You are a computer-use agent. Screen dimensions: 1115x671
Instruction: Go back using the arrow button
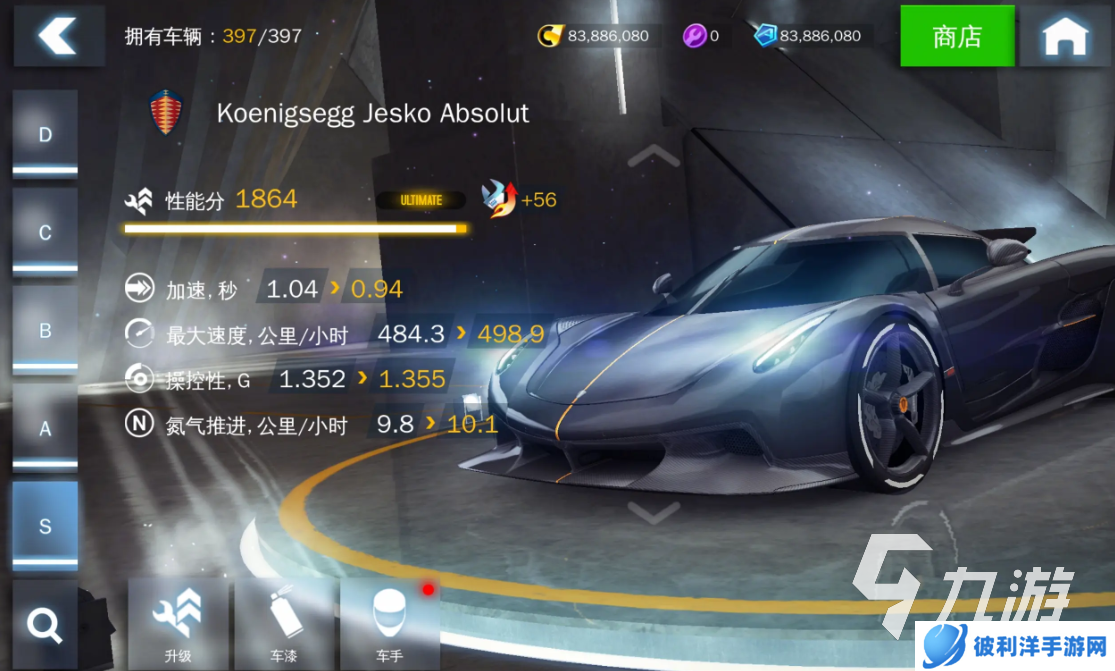tap(59, 36)
